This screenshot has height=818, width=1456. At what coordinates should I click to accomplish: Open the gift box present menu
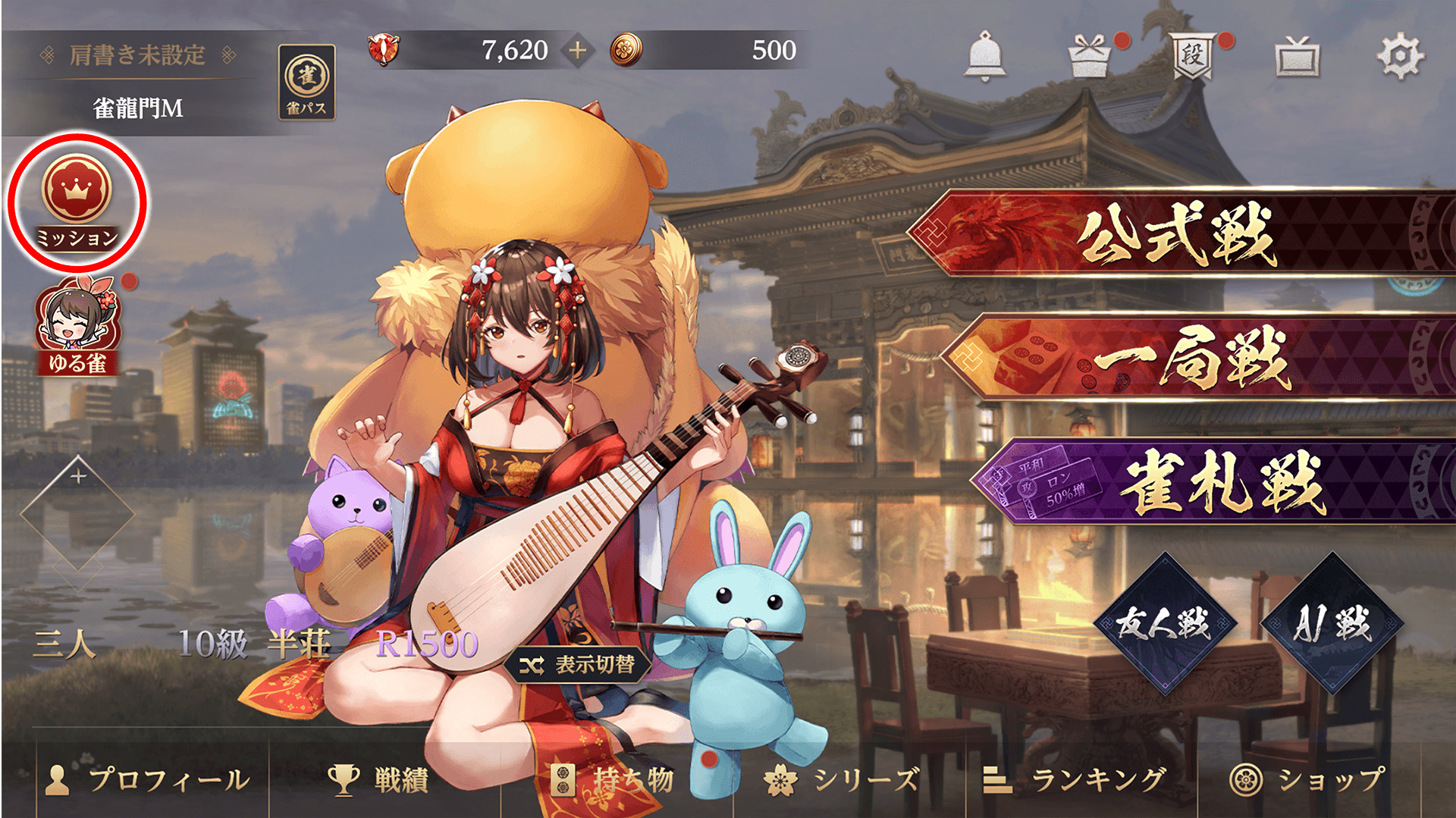[1090, 57]
